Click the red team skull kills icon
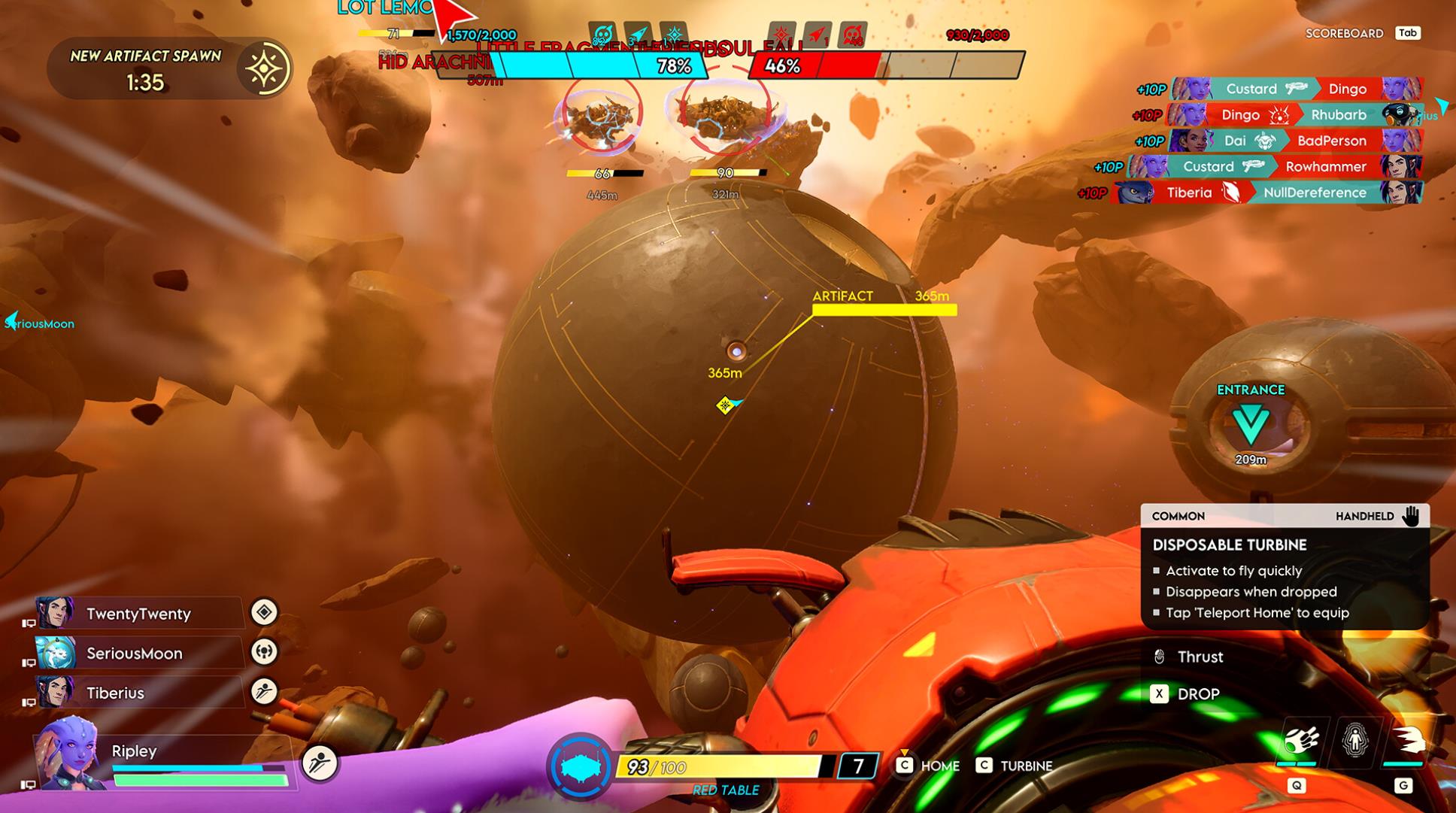Viewport: 1456px width, 813px height. point(852,35)
